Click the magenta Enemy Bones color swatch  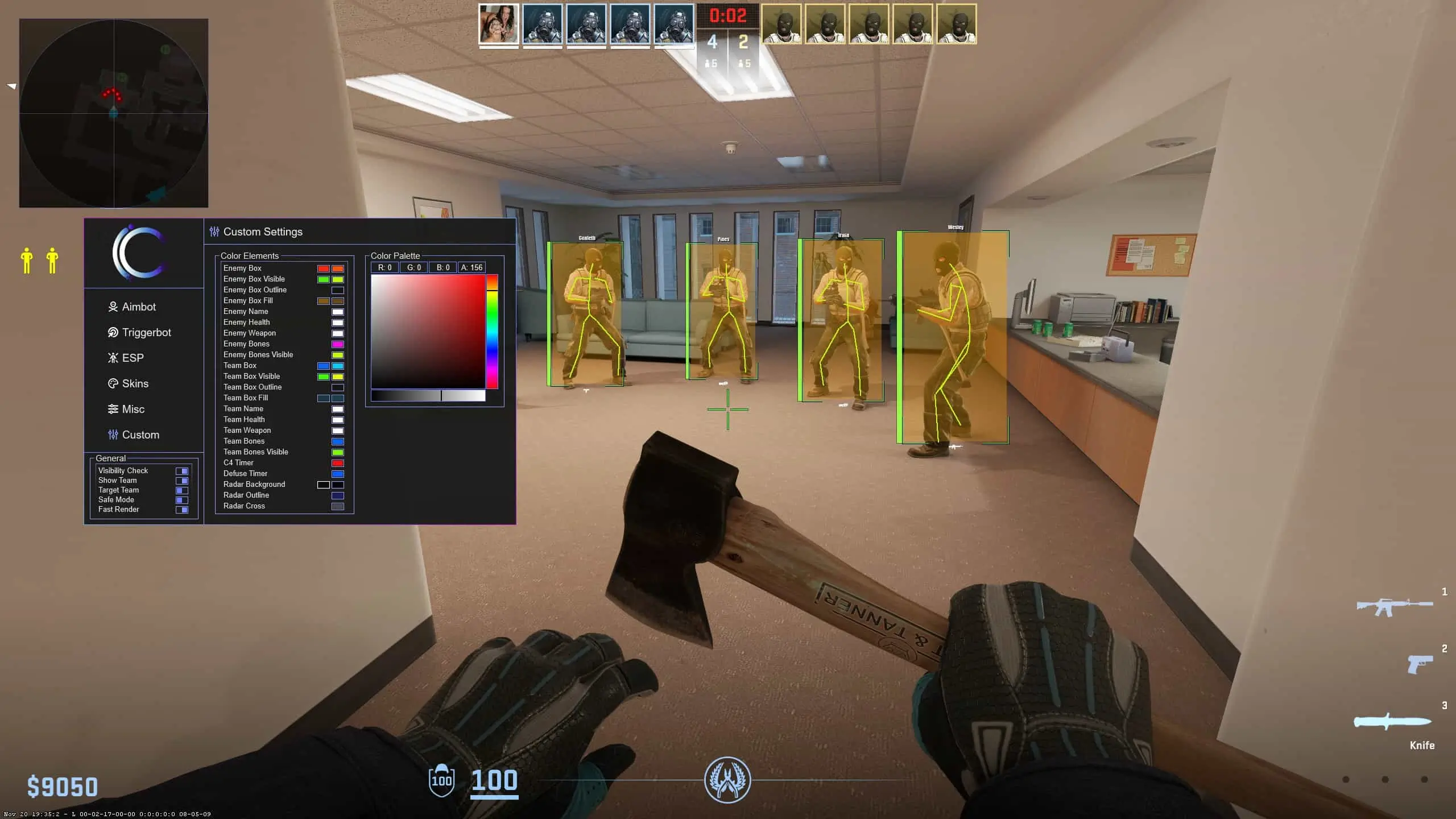338,344
